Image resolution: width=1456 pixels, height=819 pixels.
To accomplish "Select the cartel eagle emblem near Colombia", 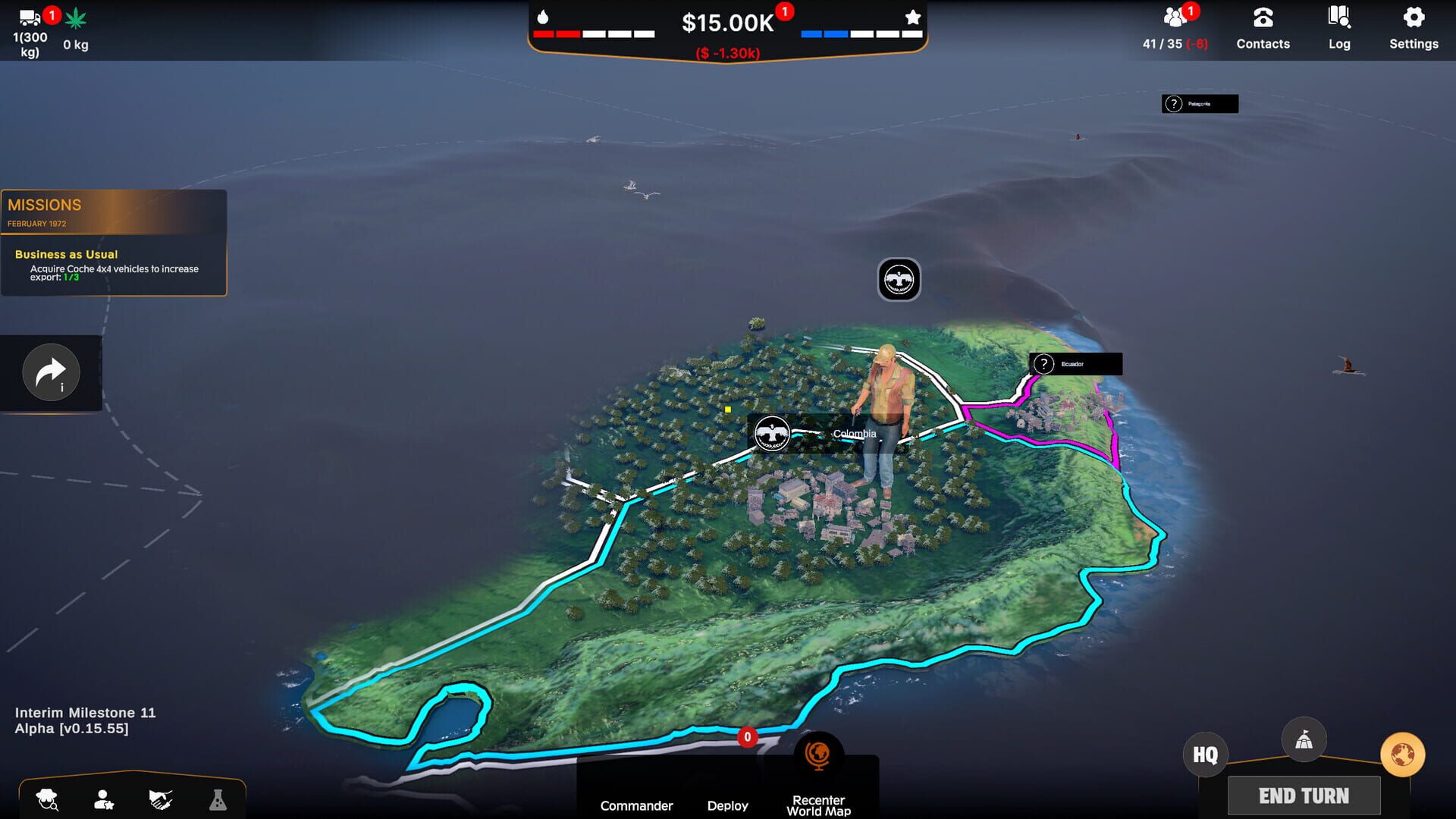I will click(x=772, y=432).
